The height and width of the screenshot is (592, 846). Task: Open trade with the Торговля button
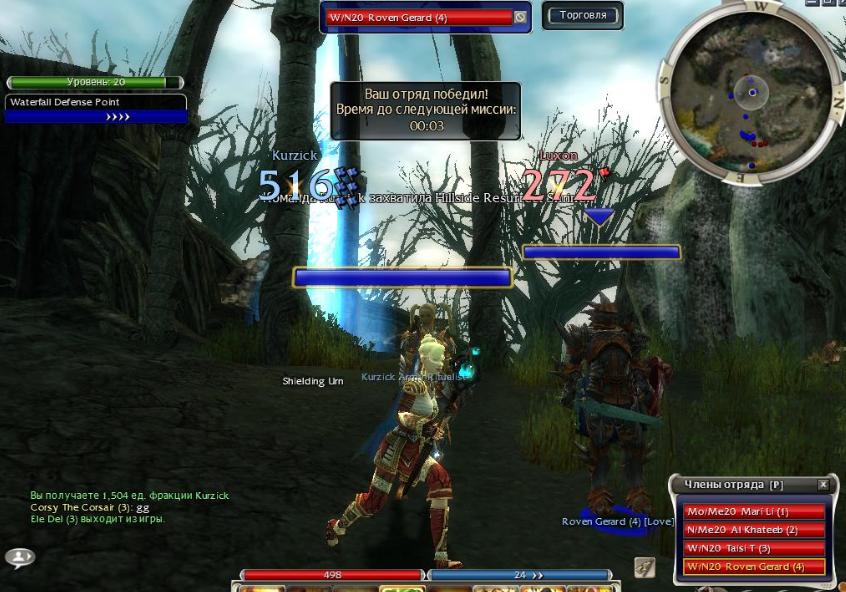(582, 15)
